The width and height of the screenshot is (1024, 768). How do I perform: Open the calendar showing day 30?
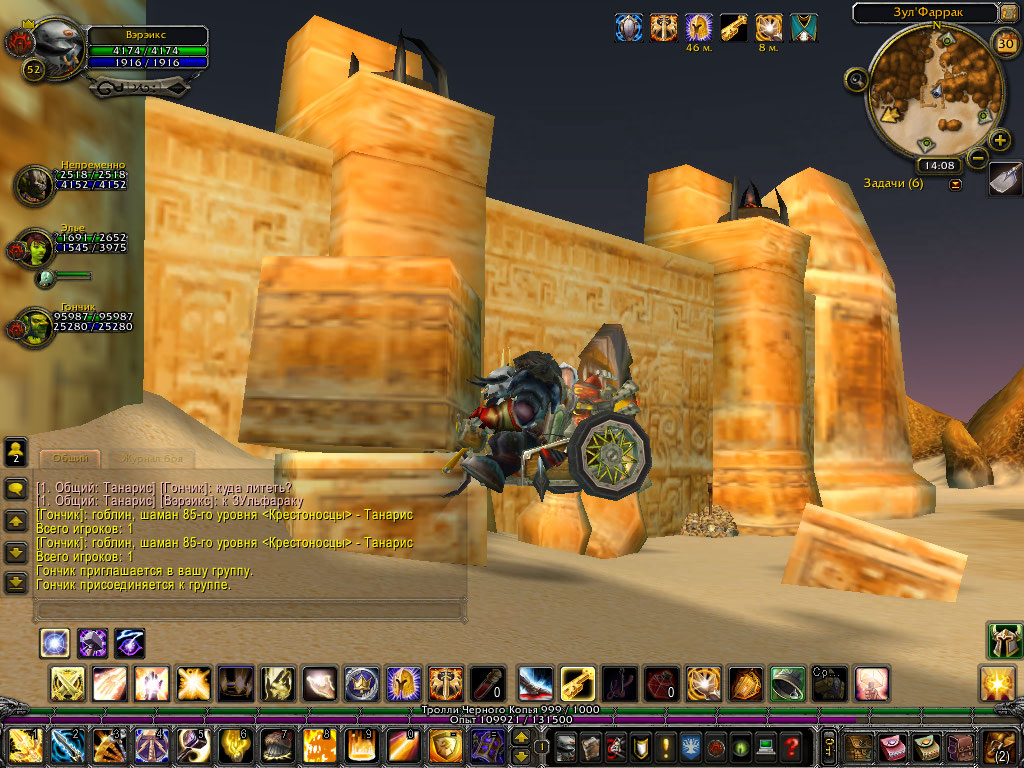pos(1005,44)
